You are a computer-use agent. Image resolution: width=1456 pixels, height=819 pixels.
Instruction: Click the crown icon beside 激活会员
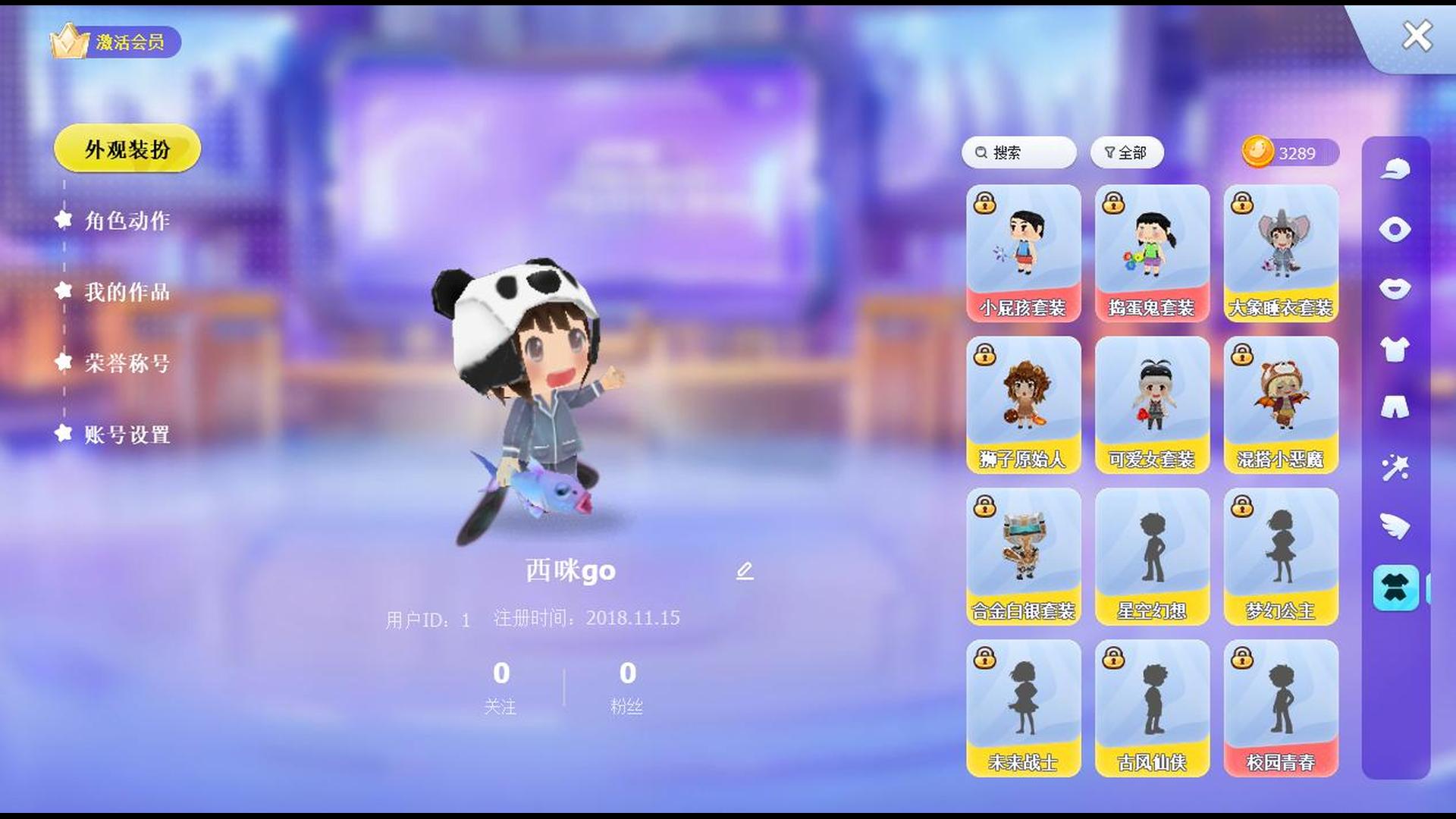[x=67, y=43]
